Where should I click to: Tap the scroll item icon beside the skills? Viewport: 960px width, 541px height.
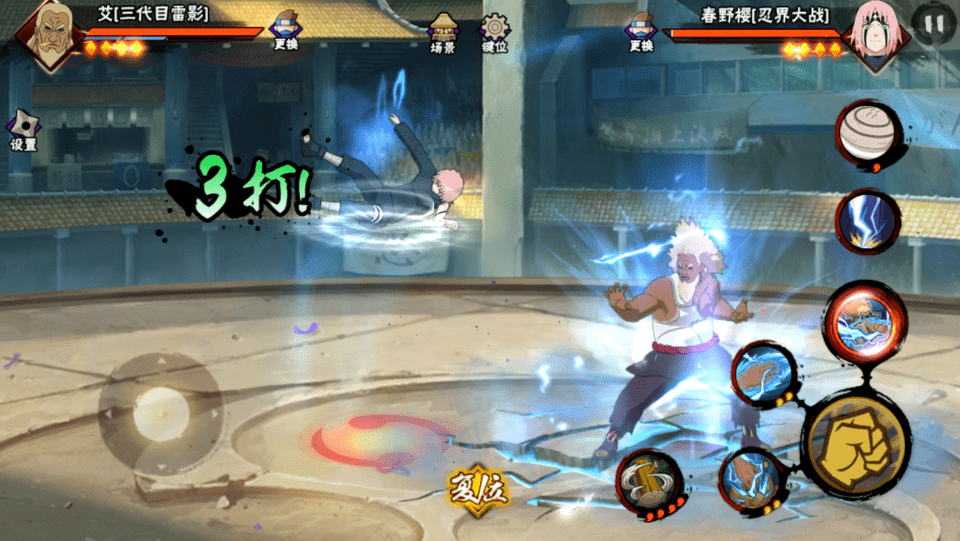(x=649, y=483)
